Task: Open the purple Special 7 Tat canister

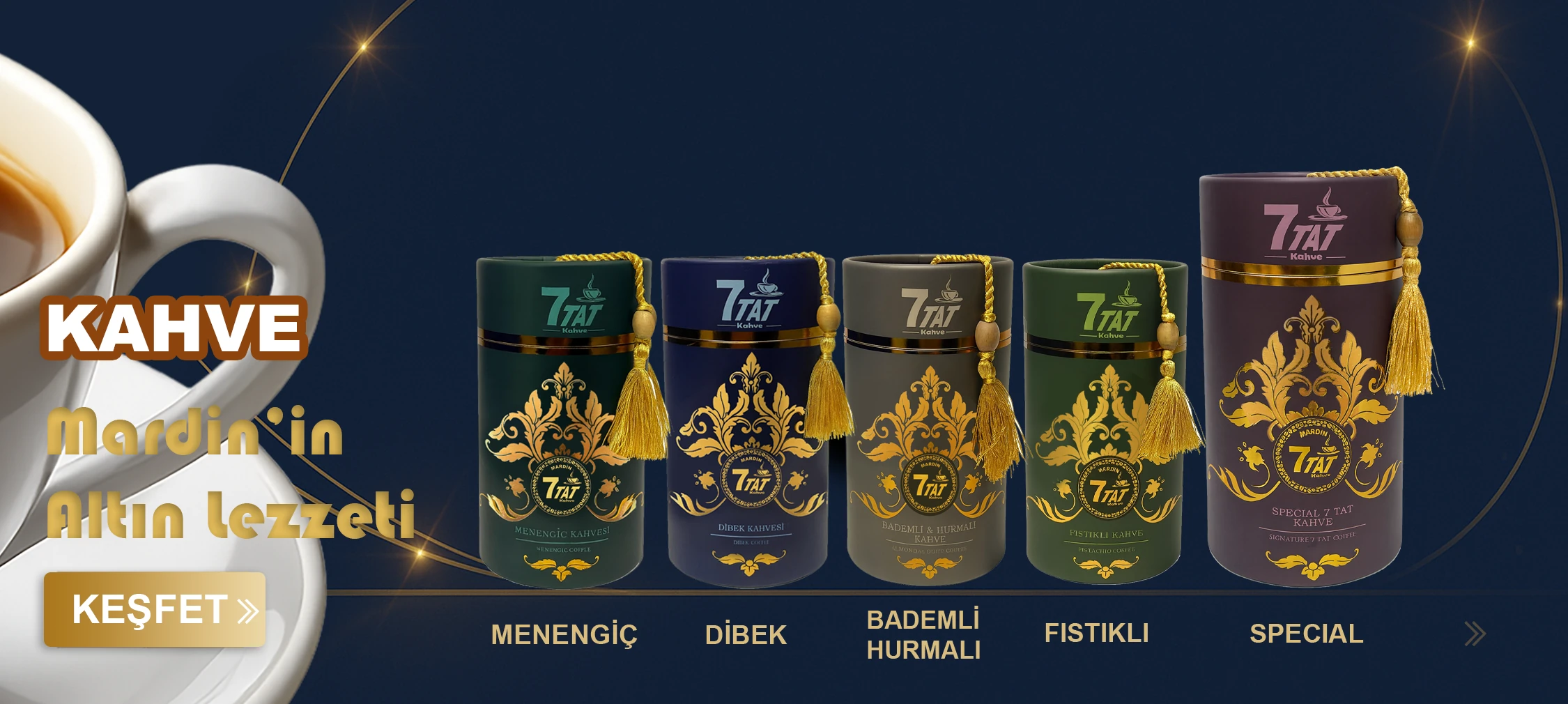Action: [1303, 390]
